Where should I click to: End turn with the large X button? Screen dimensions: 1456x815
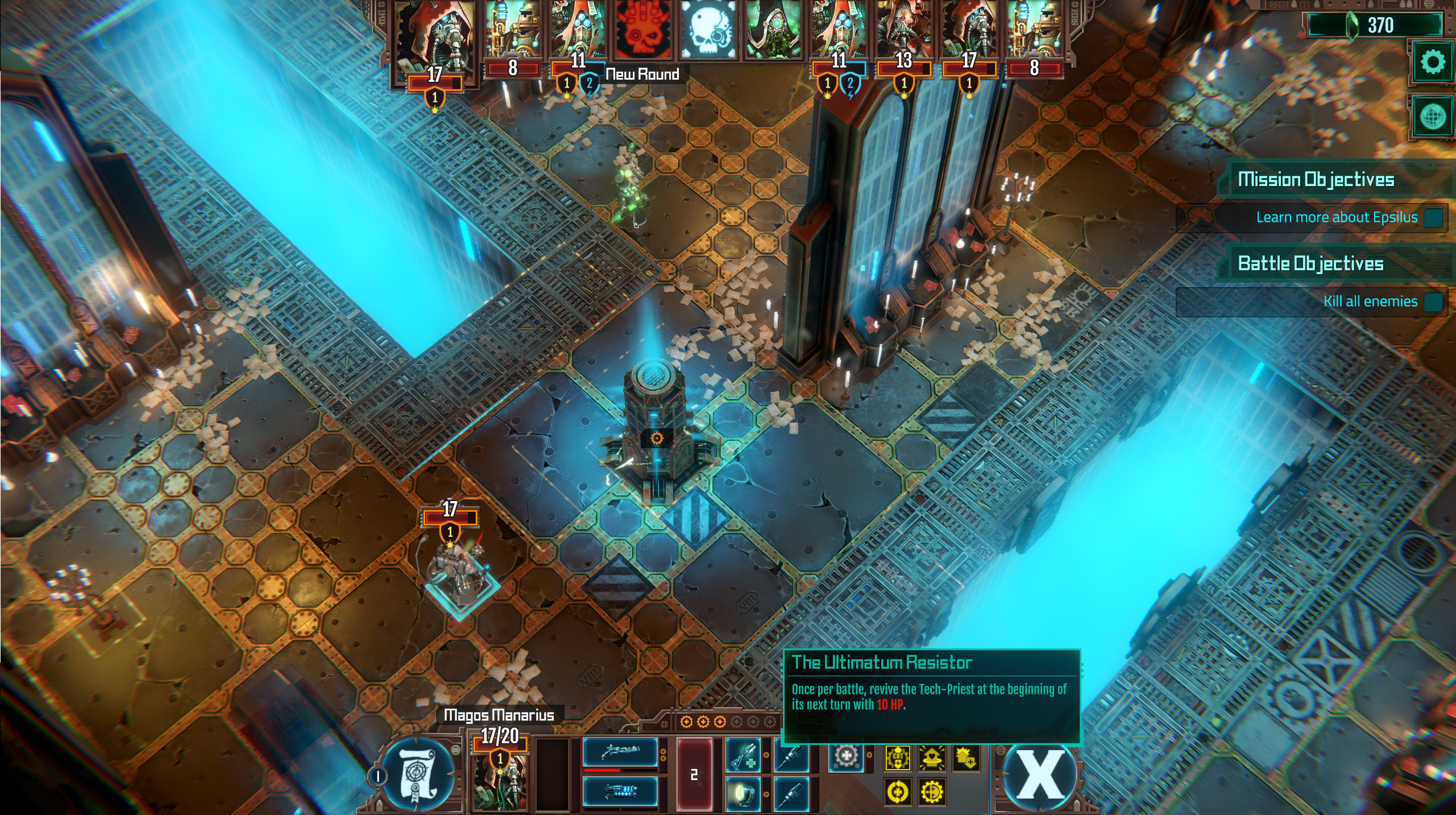pos(1040,775)
